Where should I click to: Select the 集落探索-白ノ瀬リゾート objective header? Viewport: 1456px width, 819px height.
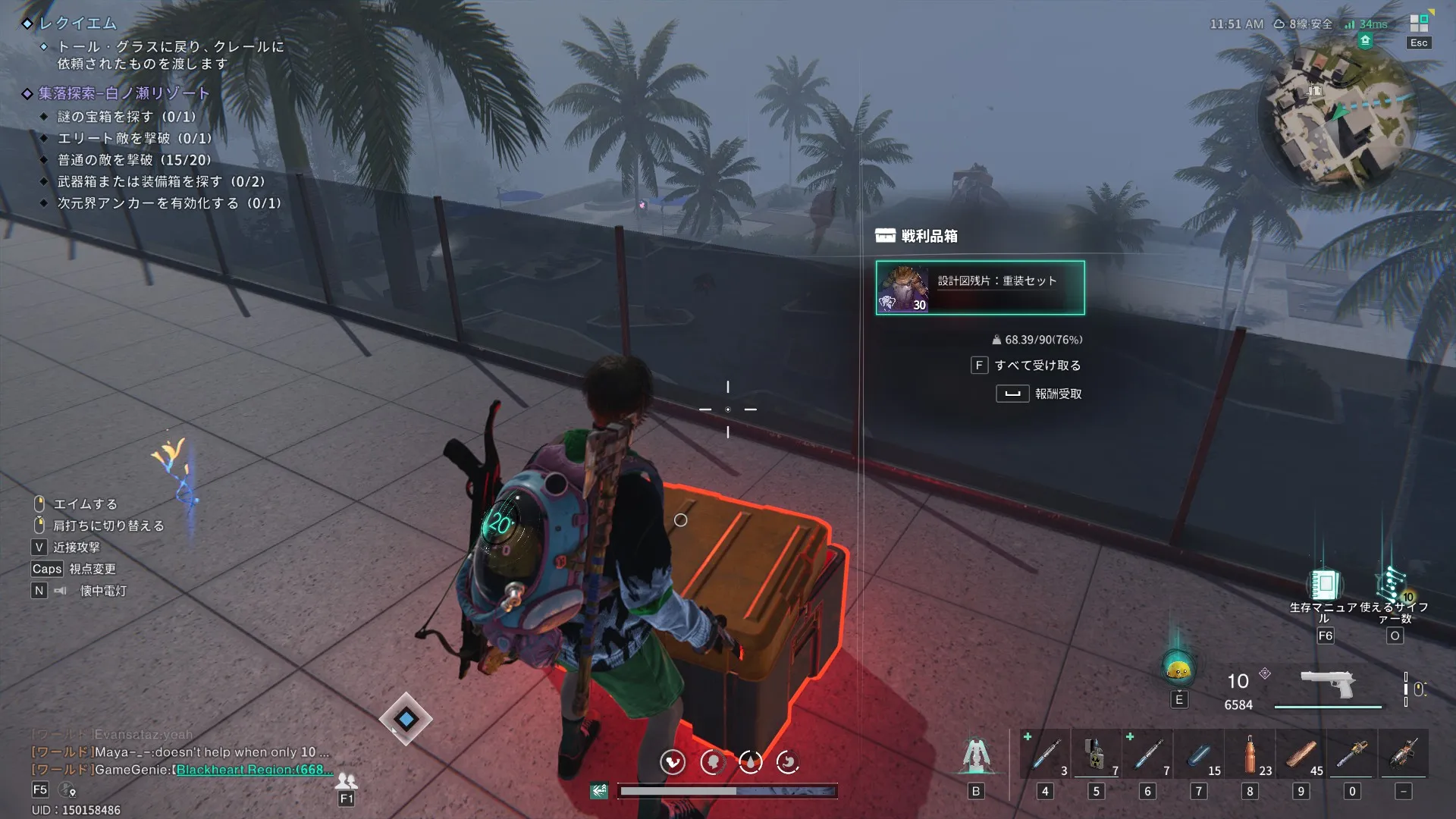[124, 93]
